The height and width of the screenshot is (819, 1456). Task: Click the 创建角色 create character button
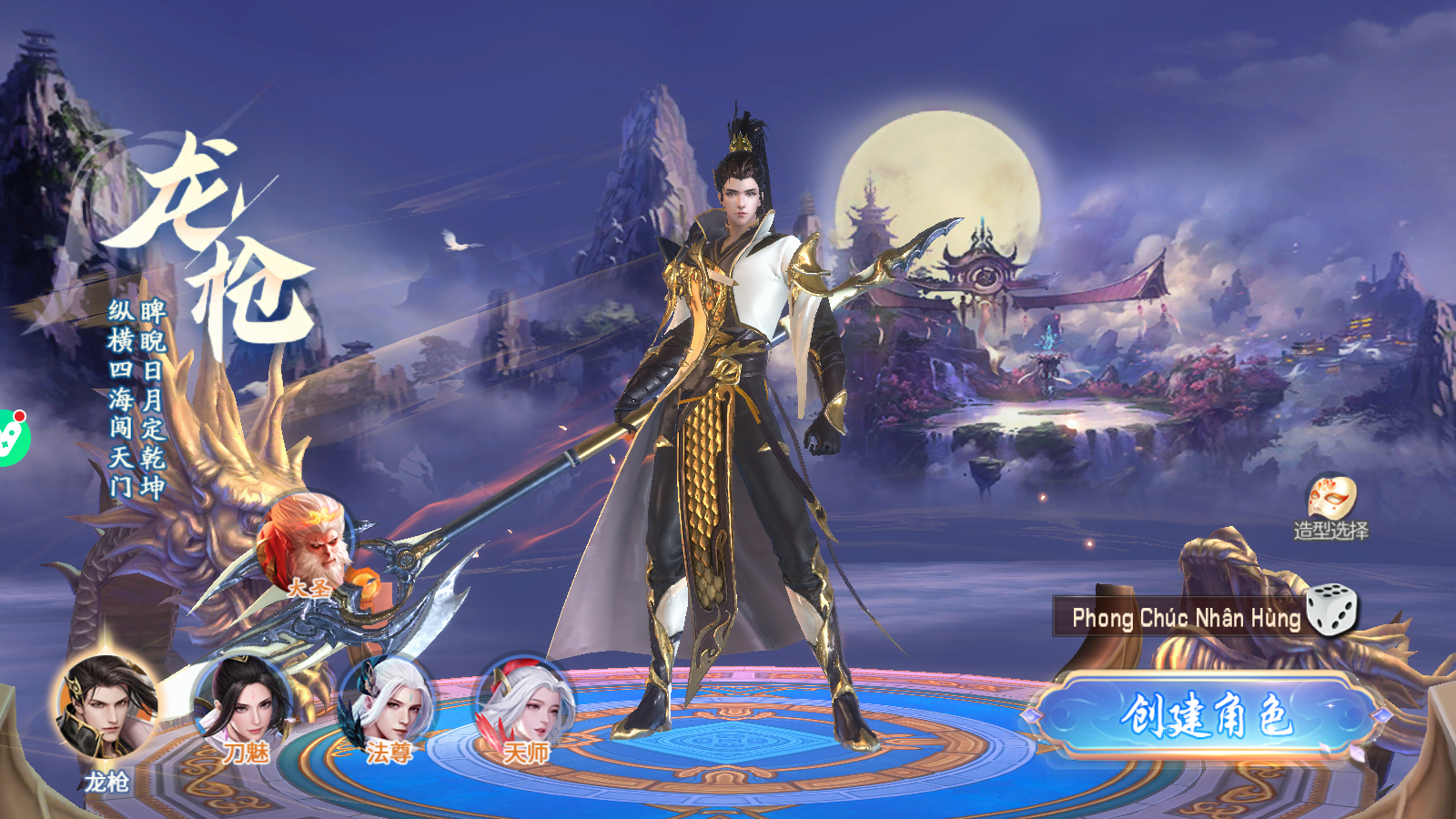[1206, 715]
